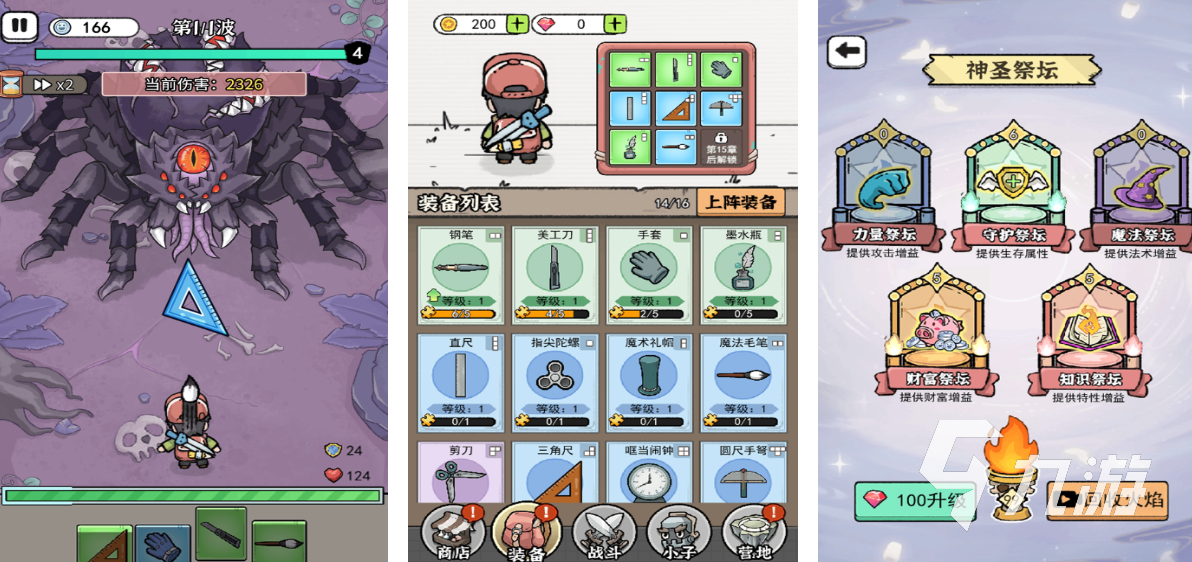Choose the 指尖陀螺 equipment card
This screenshot has height=562, width=1192.
554,380
